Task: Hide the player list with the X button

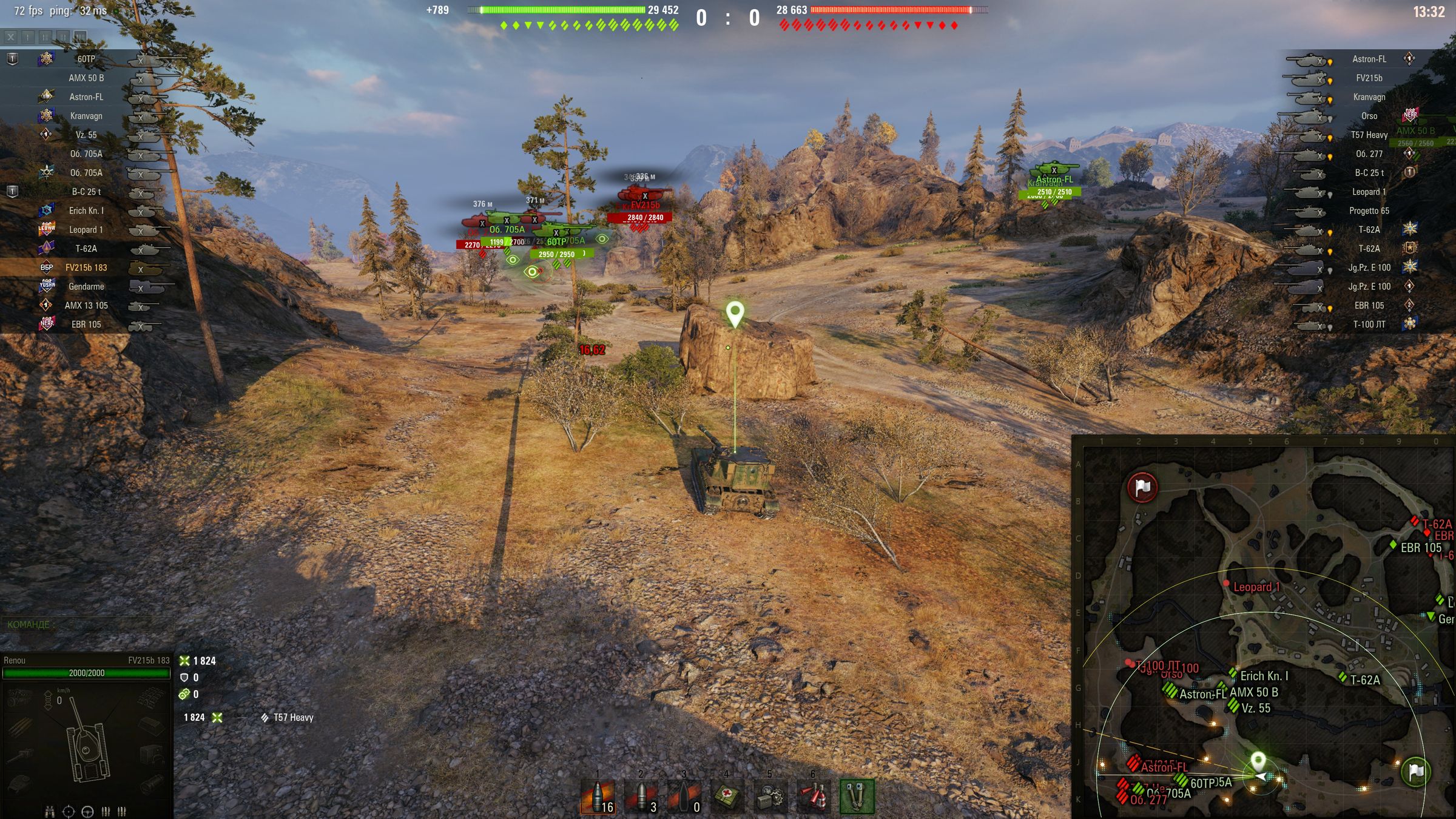Action: [11, 37]
